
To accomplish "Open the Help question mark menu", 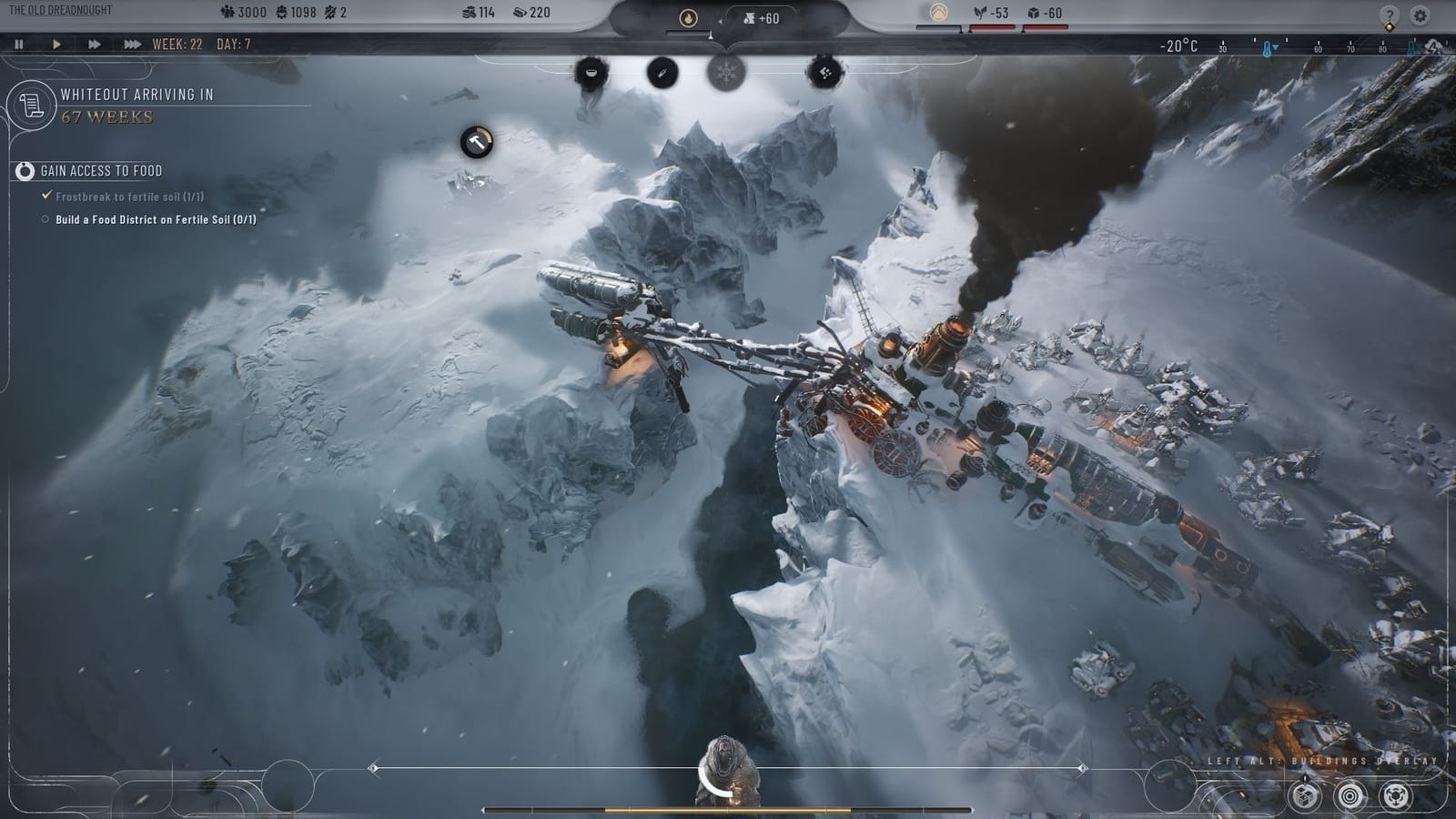I will click(1389, 14).
